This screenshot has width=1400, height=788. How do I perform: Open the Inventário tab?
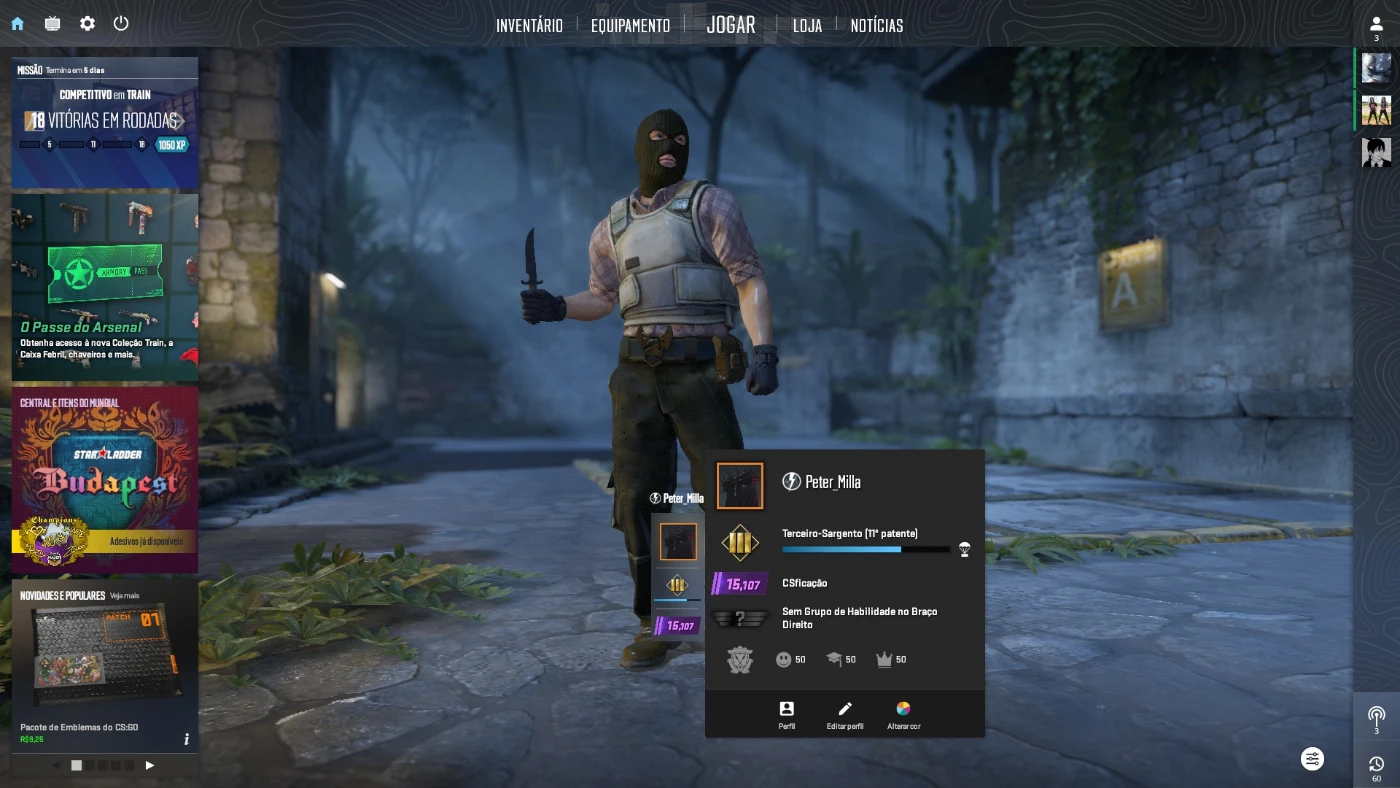(529, 25)
